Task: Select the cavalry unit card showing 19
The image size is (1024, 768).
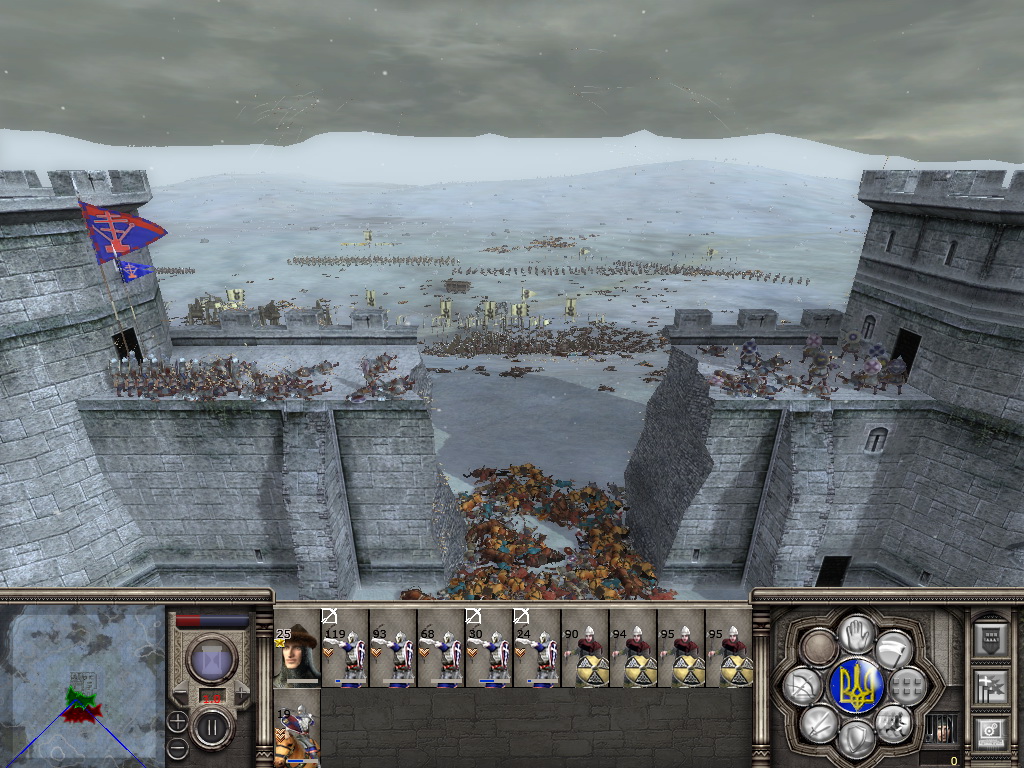Action: click(297, 736)
